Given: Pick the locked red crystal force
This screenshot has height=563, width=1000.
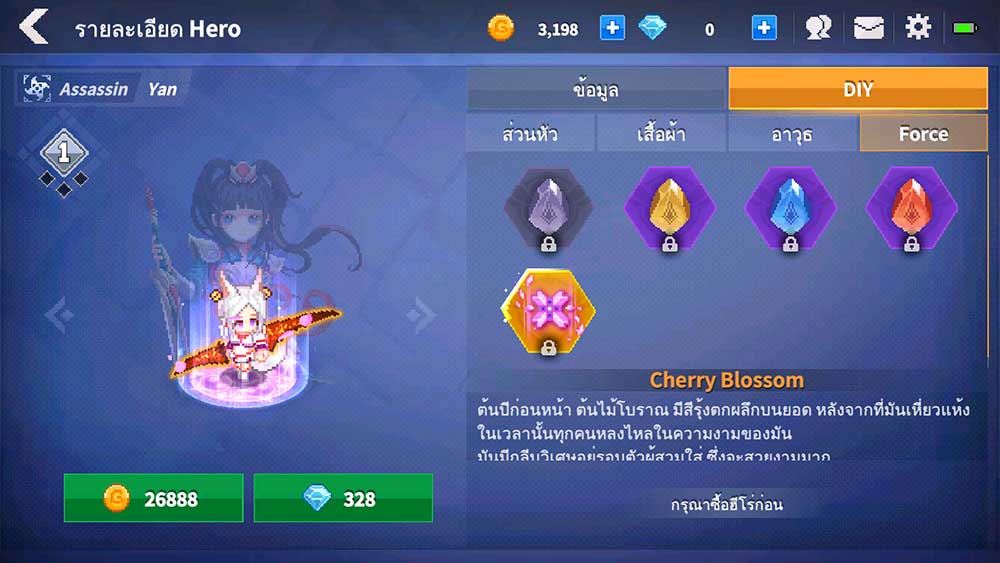Looking at the screenshot, I should (x=911, y=208).
